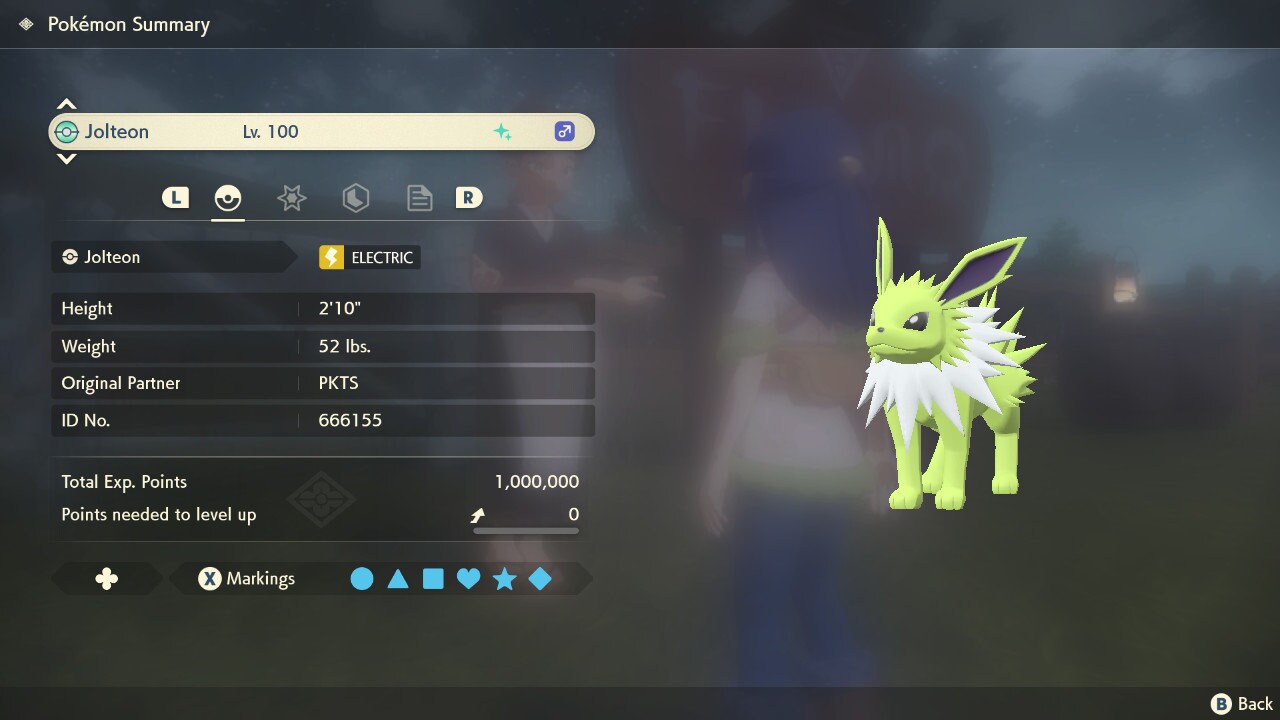Select the Jolteon name bar
Image resolution: width=1280 pixels, height=720 pixels.
click(321, 132)
